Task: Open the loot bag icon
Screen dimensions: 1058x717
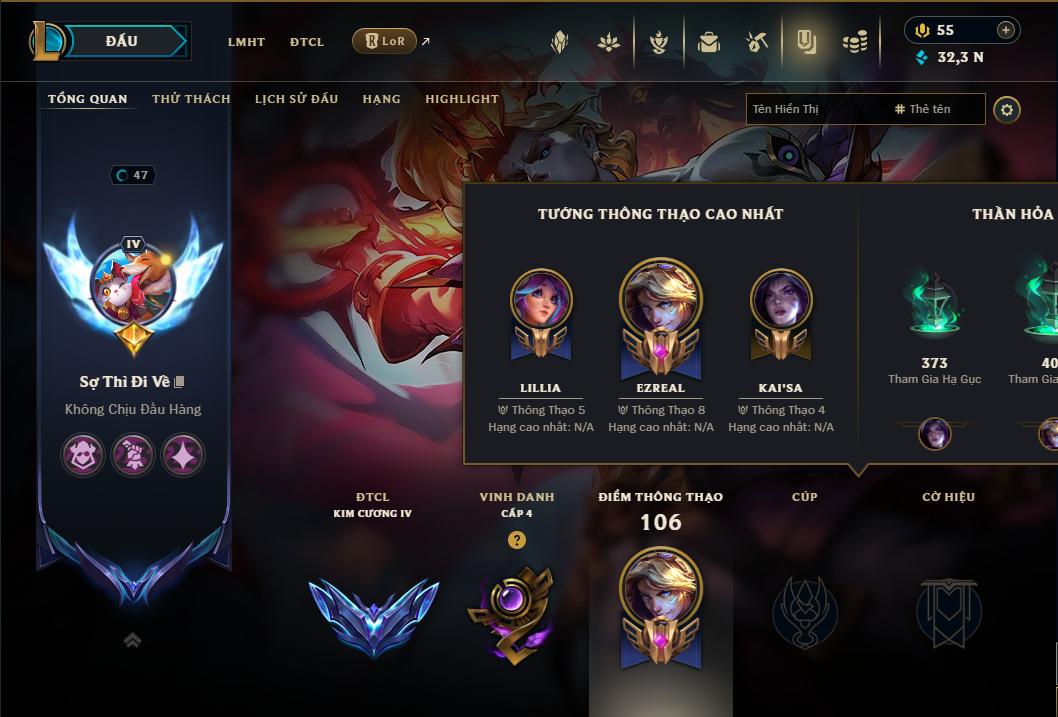Action: 709,42
